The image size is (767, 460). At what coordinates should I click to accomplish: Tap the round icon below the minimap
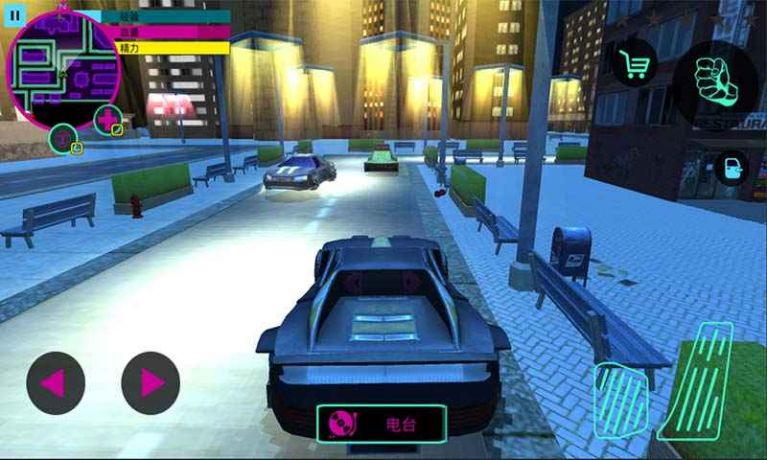point(64,138)
